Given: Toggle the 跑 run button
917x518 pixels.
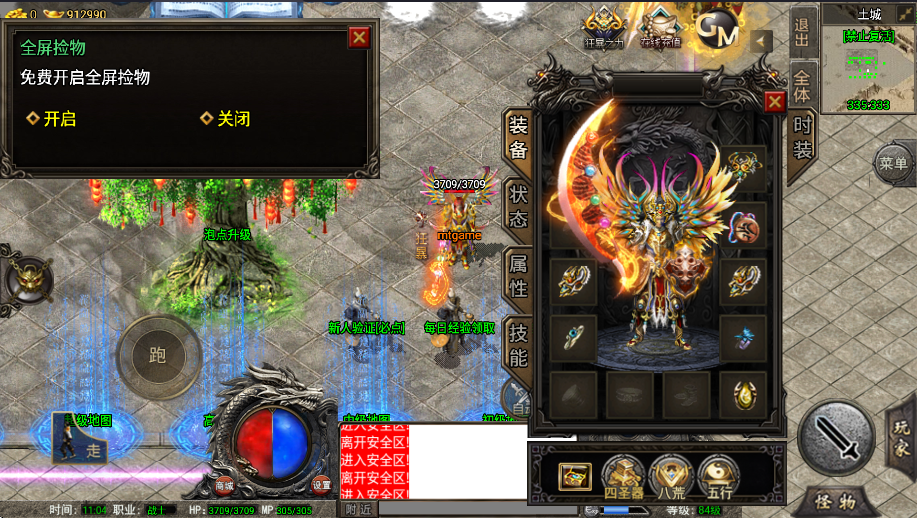Looking at the screenshot, I should click(x=158, y=355).
